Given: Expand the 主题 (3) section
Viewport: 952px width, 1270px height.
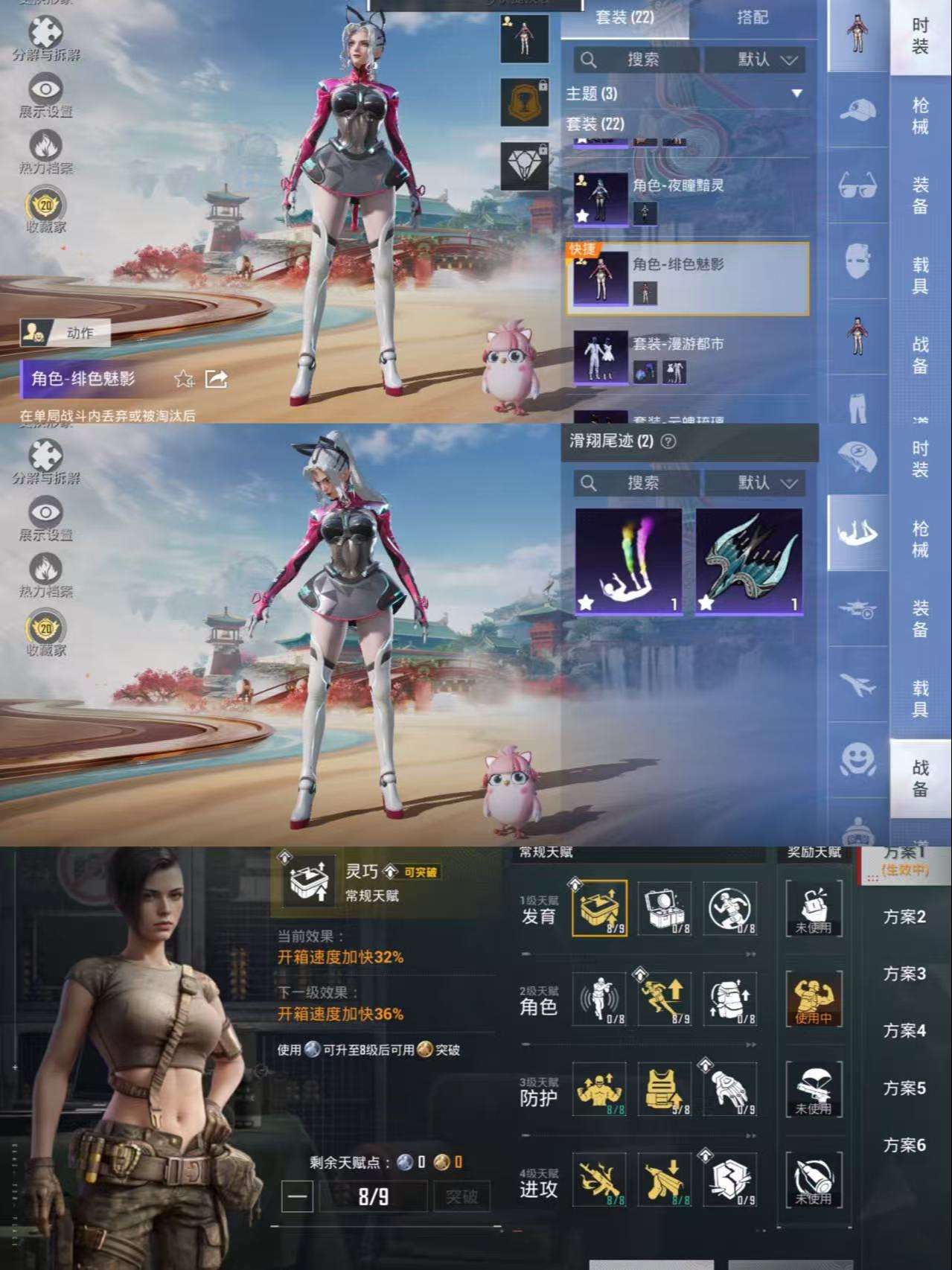Looking at the screenshot, I should [x=796, y=94].
